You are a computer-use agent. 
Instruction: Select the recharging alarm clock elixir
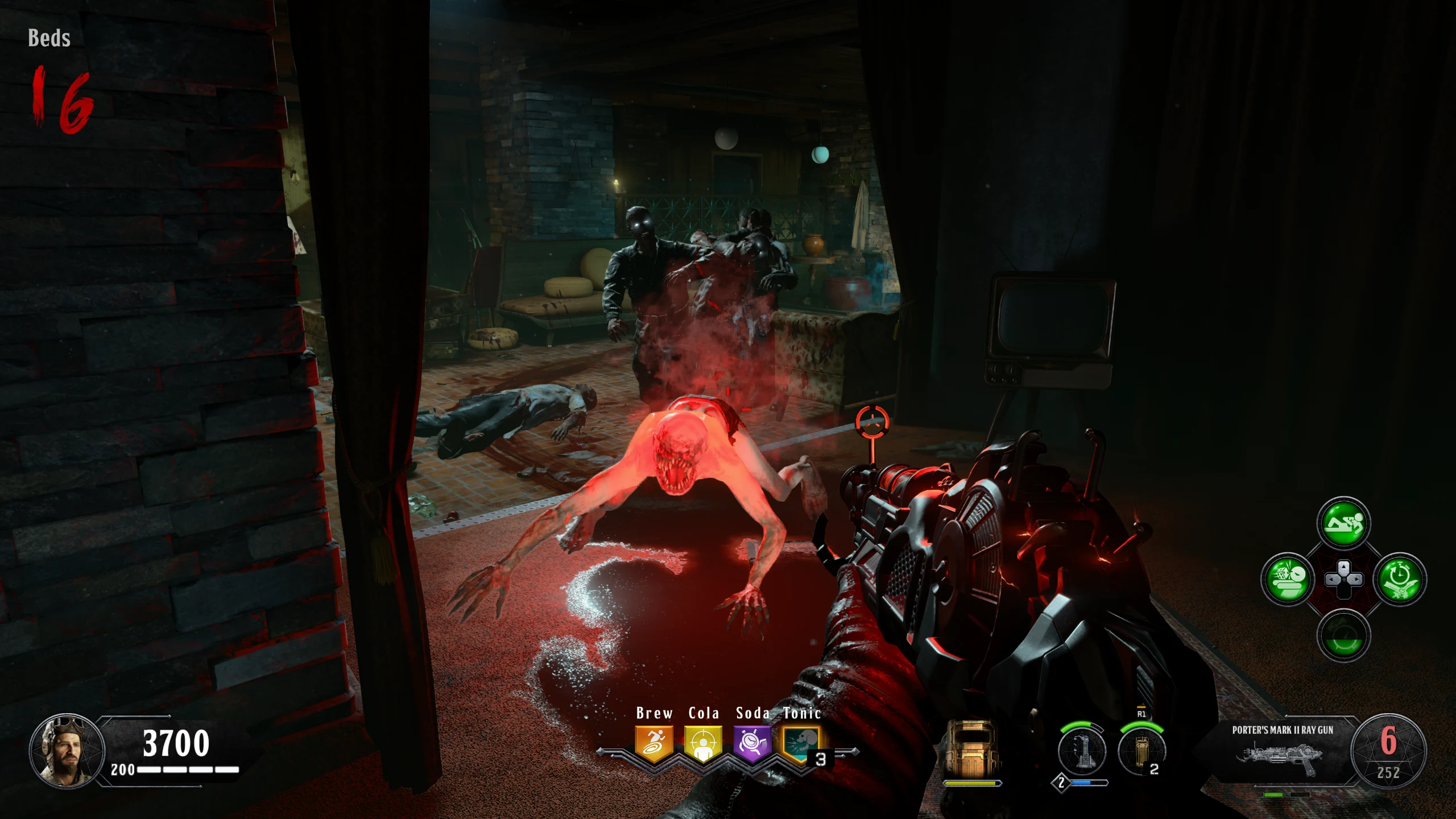[x=1343, y=636]
